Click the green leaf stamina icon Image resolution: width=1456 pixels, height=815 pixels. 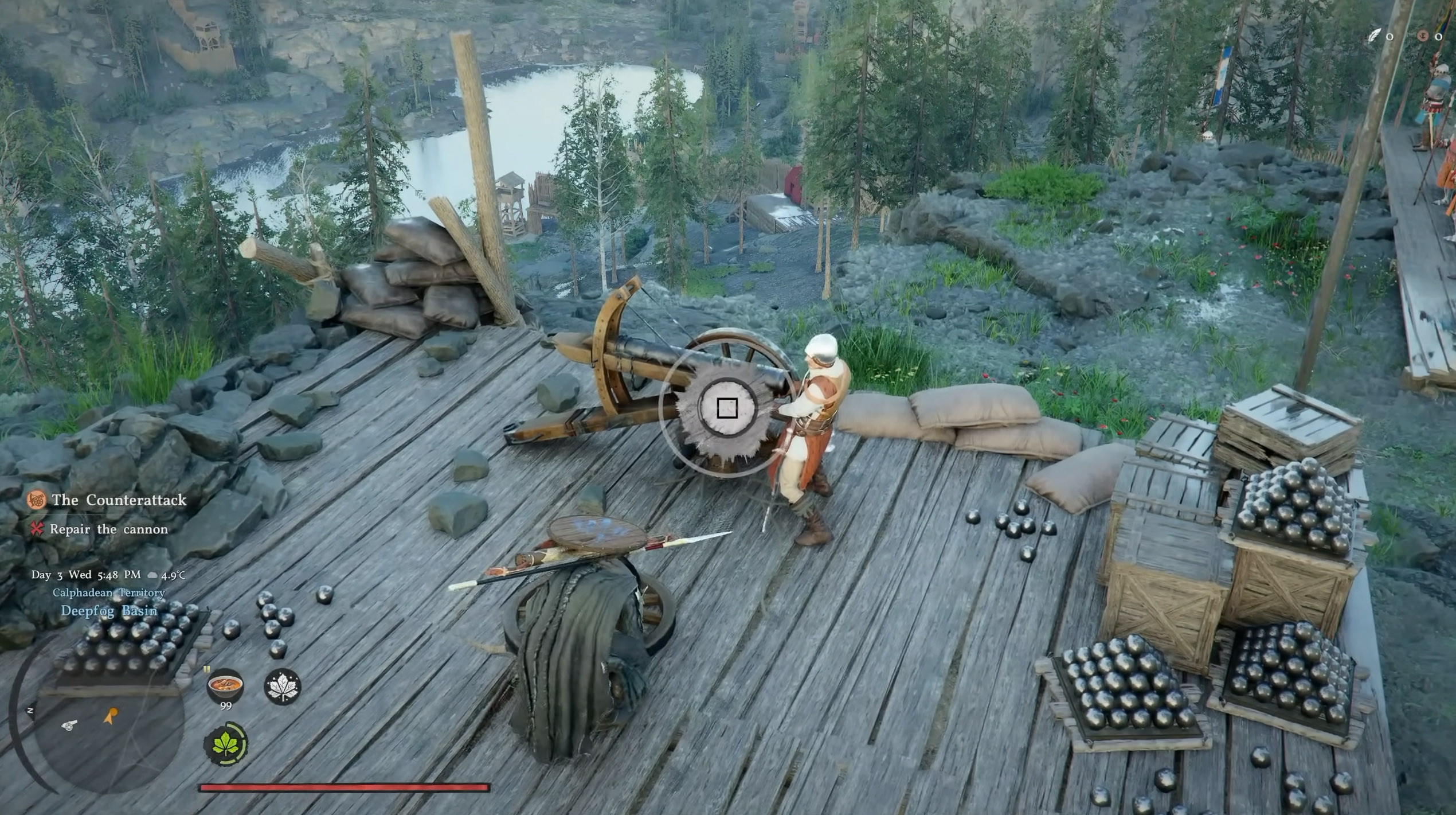click(225, 743)
